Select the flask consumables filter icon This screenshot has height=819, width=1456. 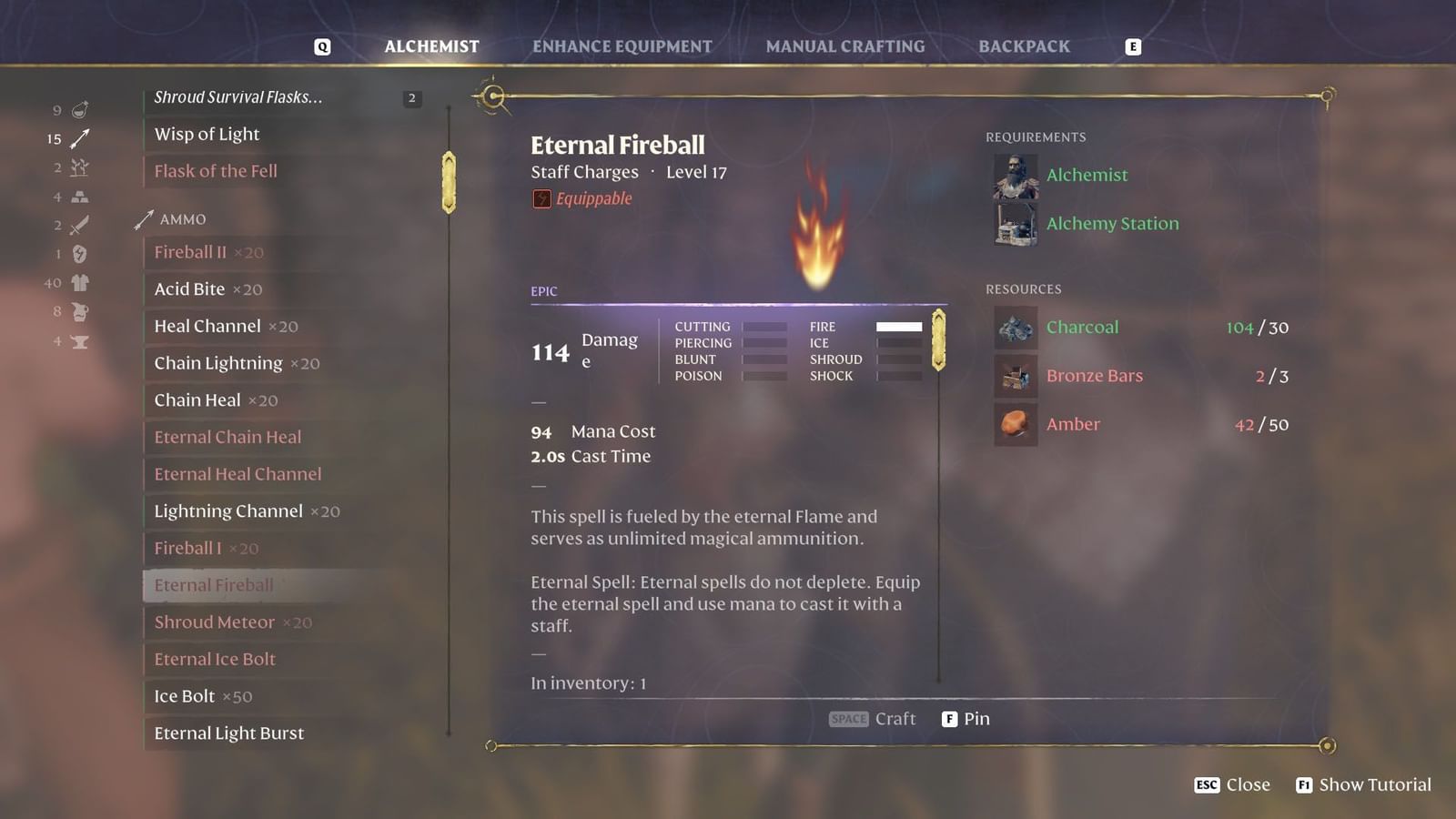(x=80, y=109)
